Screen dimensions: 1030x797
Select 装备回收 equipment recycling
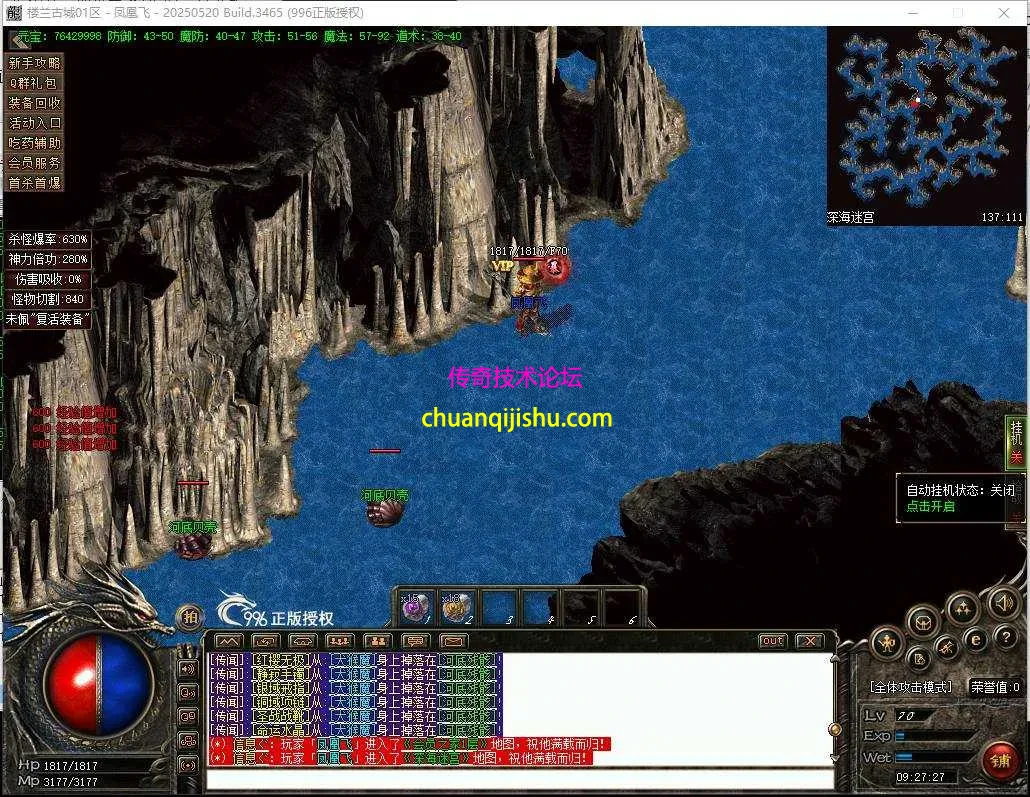[x=35, y=103]
